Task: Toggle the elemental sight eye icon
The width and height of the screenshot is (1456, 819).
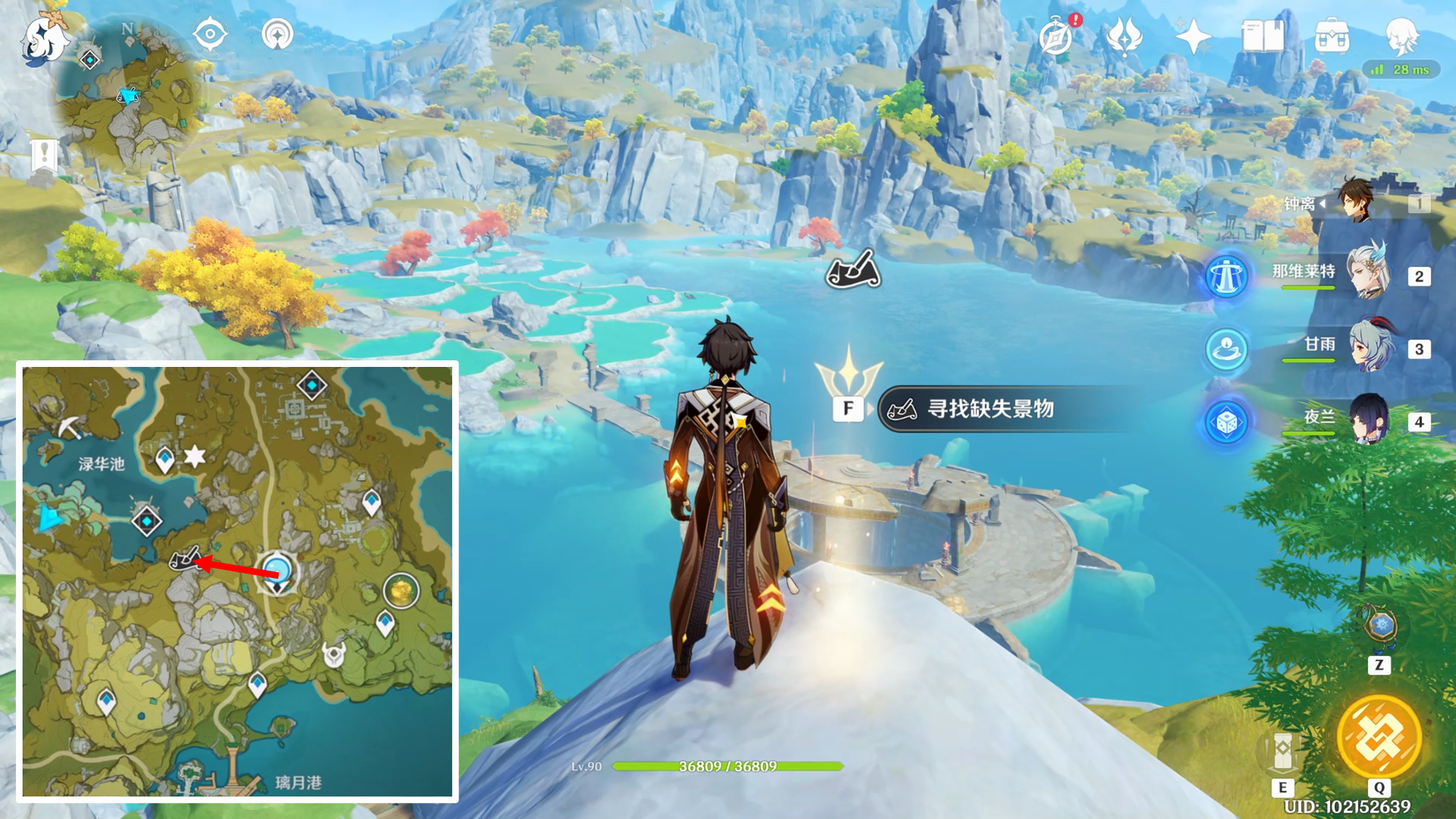Action: pyautogui.click(x=210, y=34)
